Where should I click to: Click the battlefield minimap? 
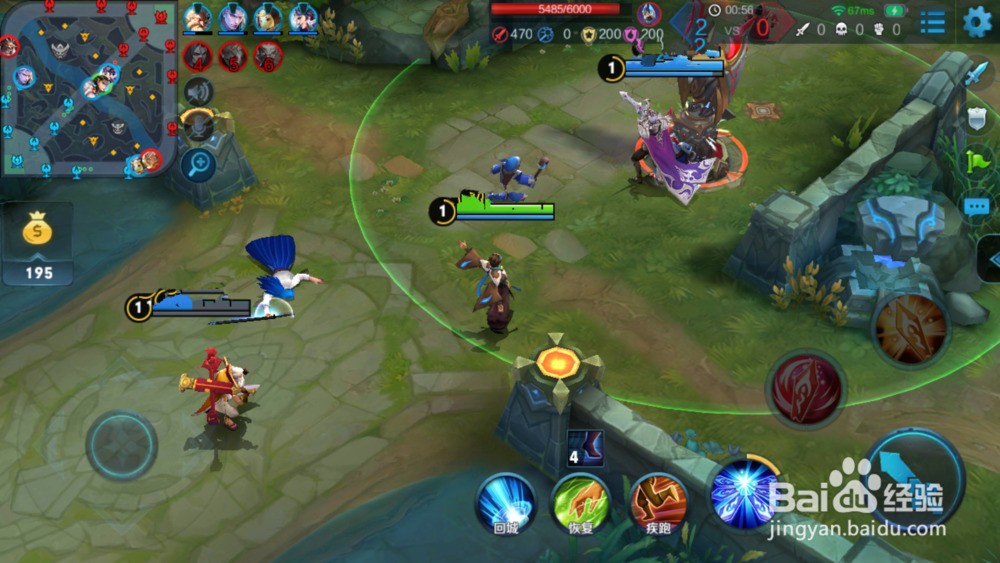click(x=88, y=88)
